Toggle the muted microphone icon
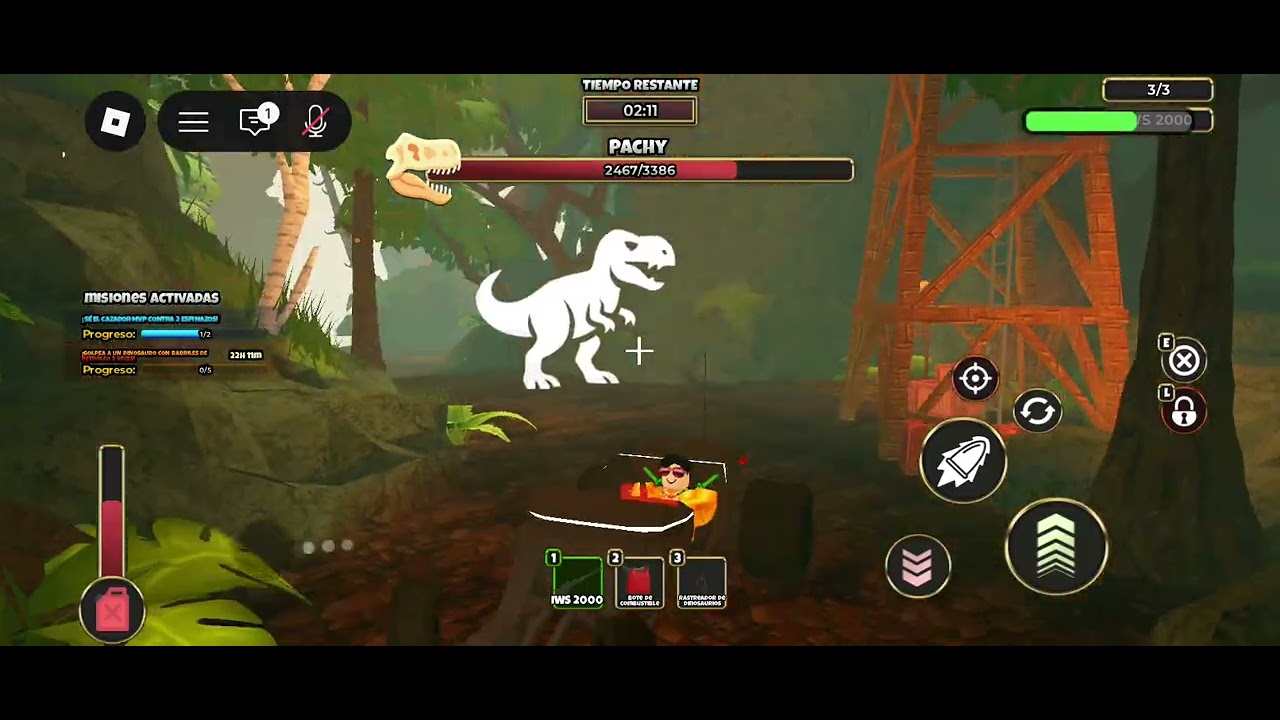Screen dimensions: 1280x720 [x=316, y=122]
